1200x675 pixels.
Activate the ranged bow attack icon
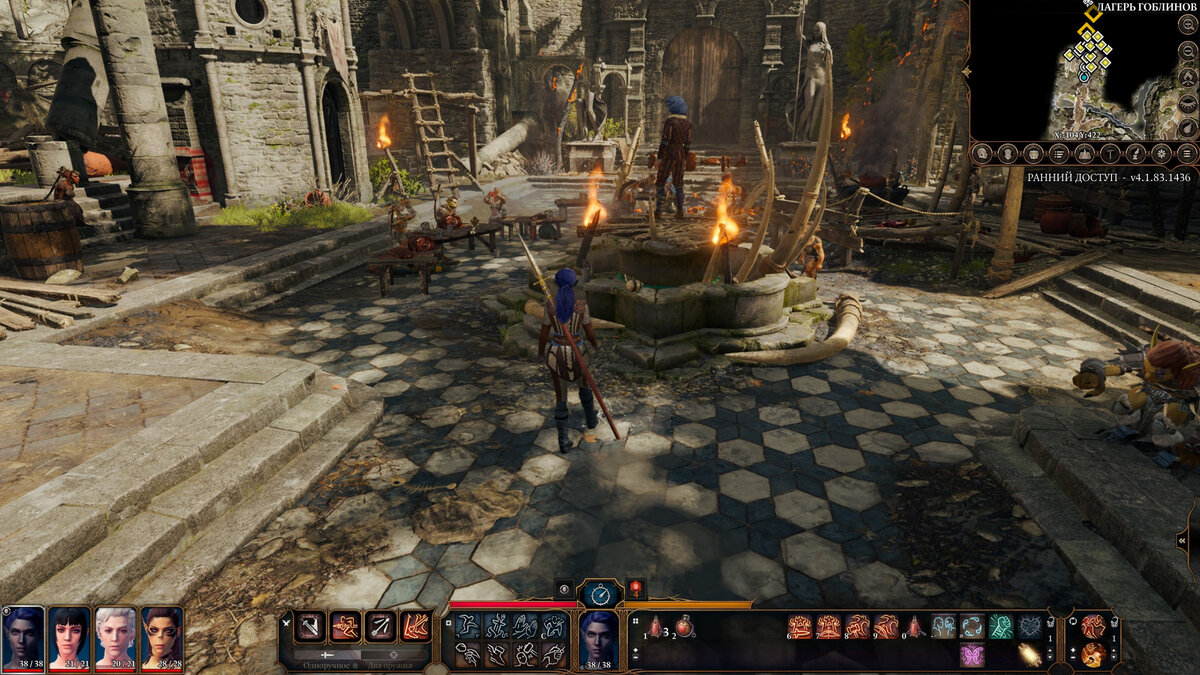coord(381,626)
